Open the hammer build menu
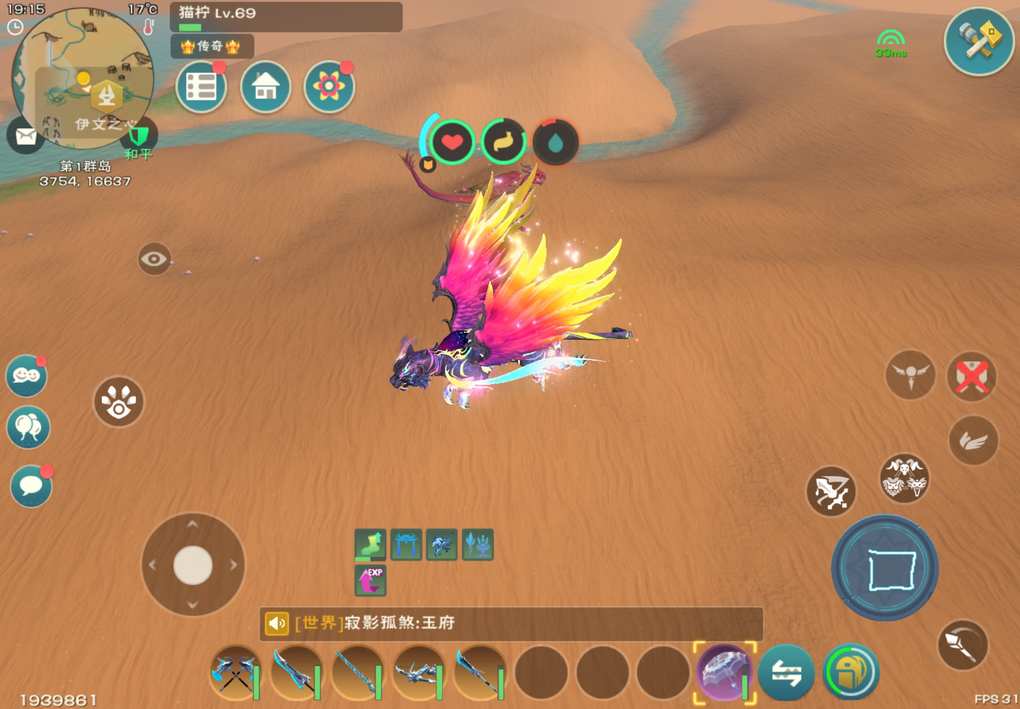1020x709 pixels. tap(979, 42)
